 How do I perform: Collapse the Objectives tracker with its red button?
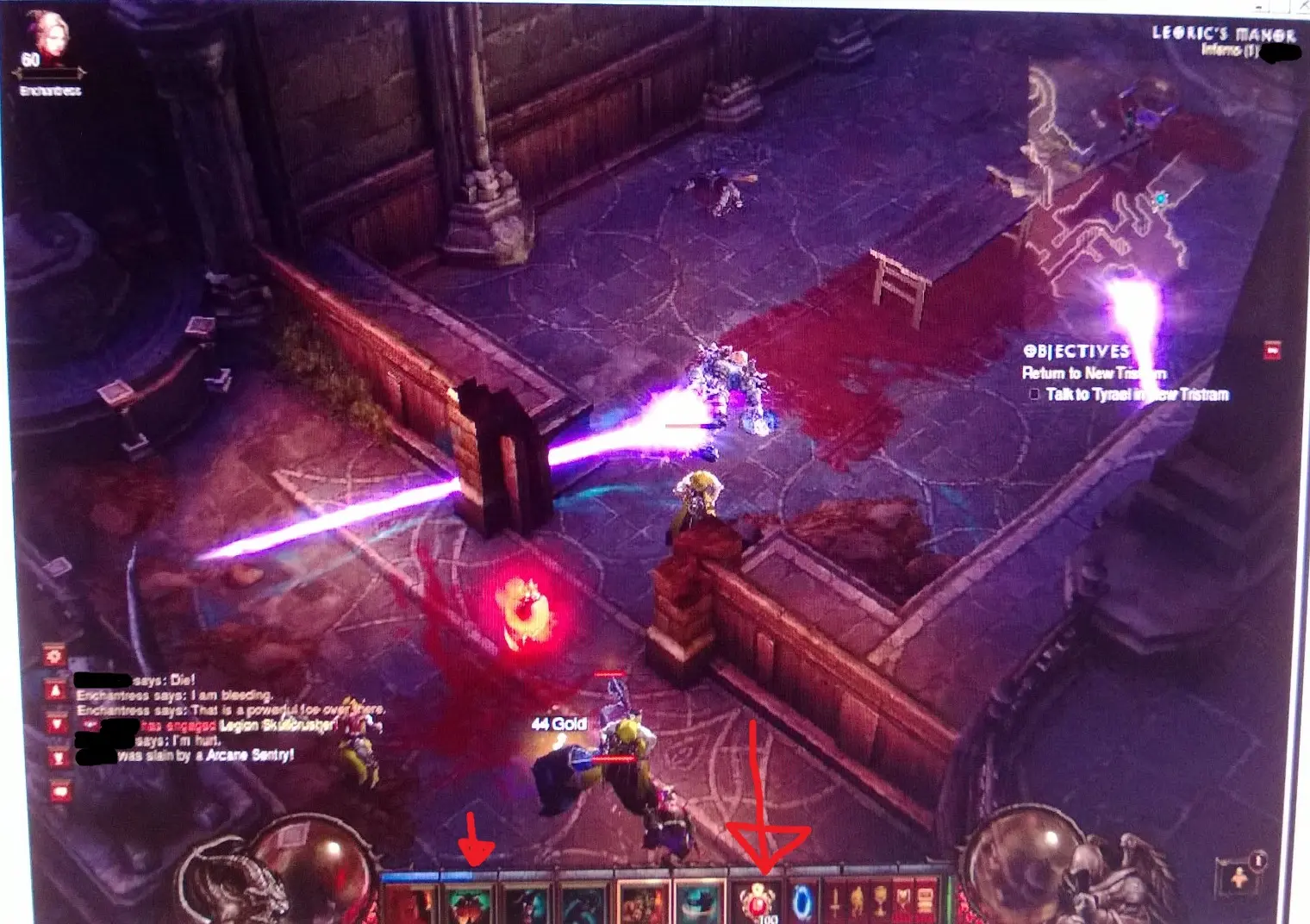coord(1271,350)
